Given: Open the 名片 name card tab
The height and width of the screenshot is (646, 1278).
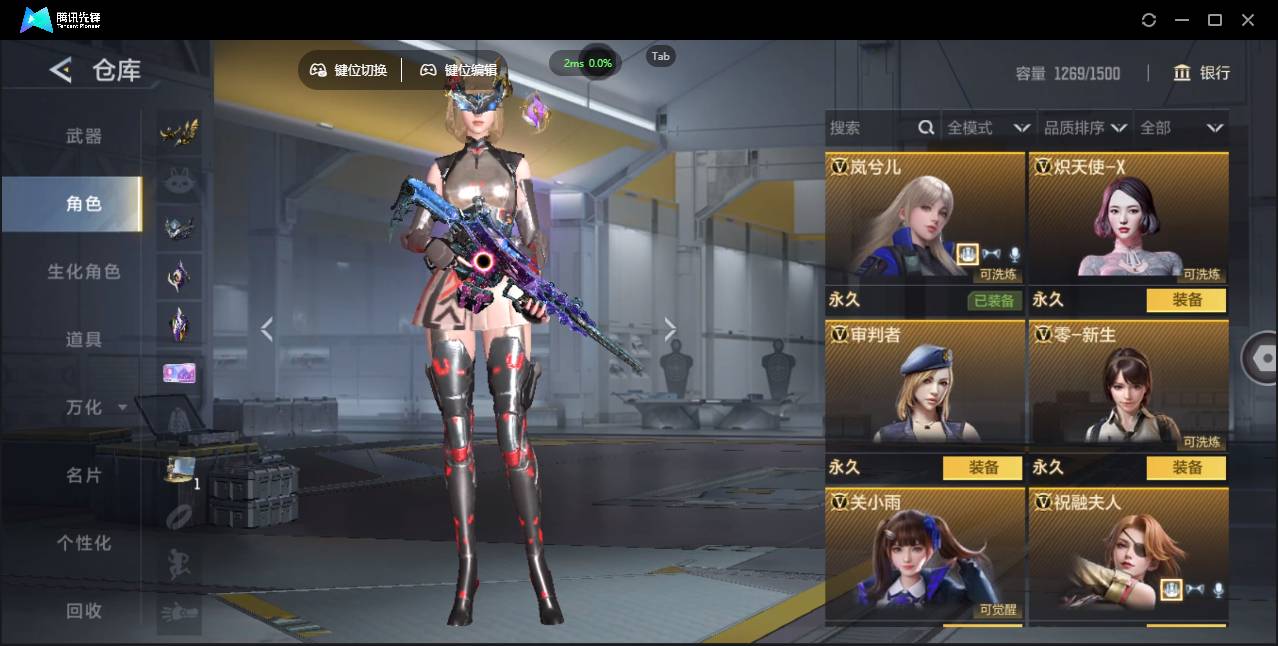Looking at the screenshot, I should pyautogui.click(x=84, y=475).
